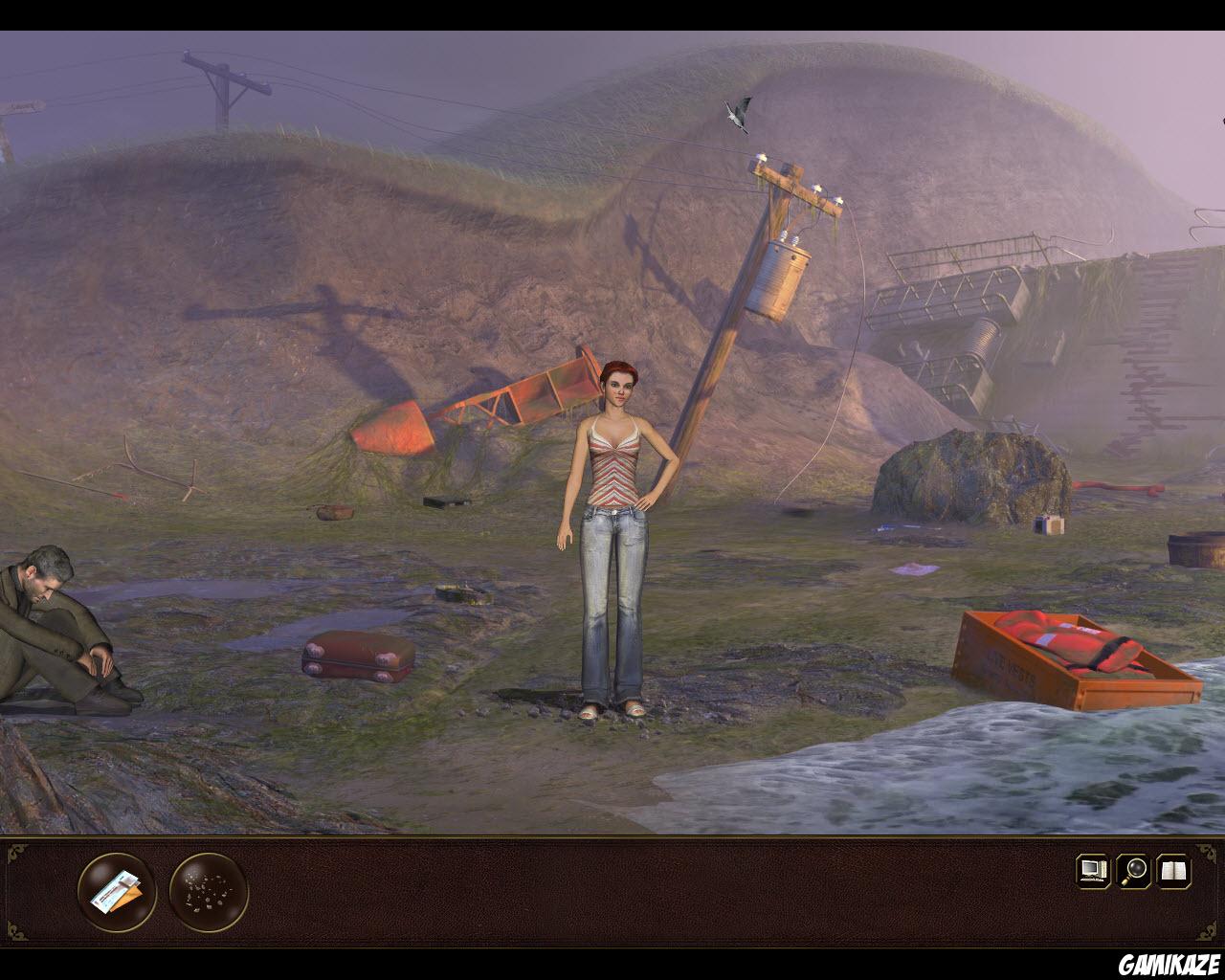Click the second inventory slot circle
The height and width of the screenshot is (980, 1225).
(x=202, y=892)
